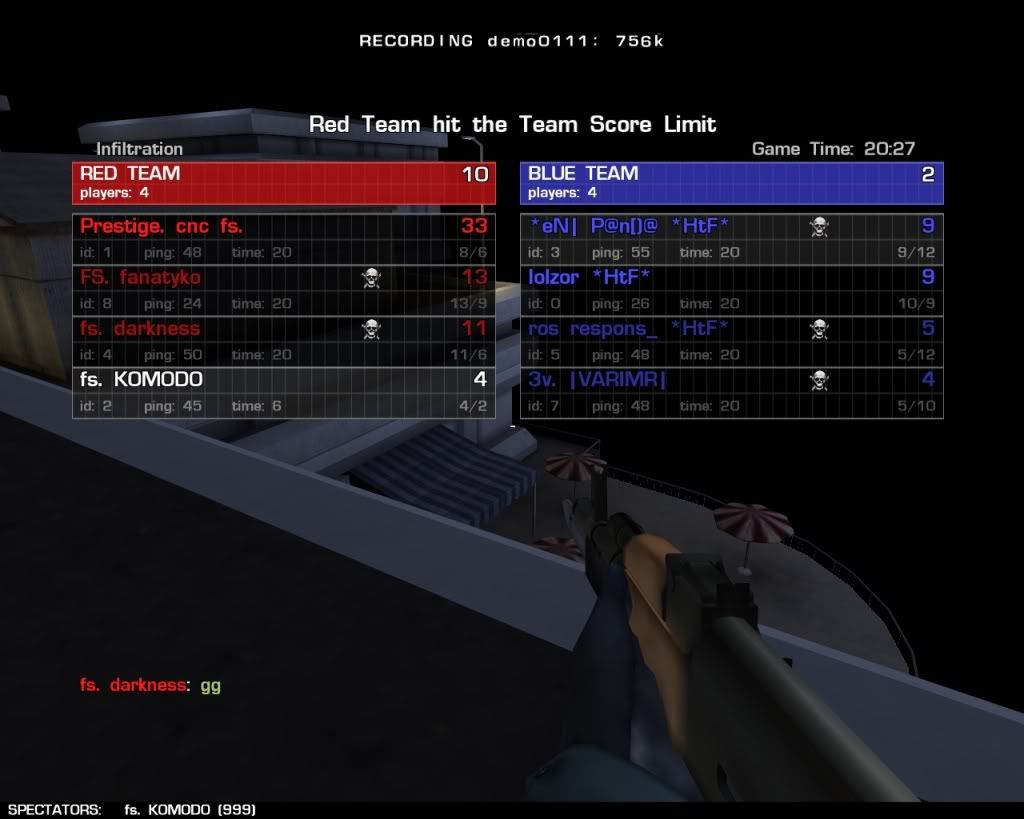Select the fs. KOMODO scoreboard row

point(283,392)
